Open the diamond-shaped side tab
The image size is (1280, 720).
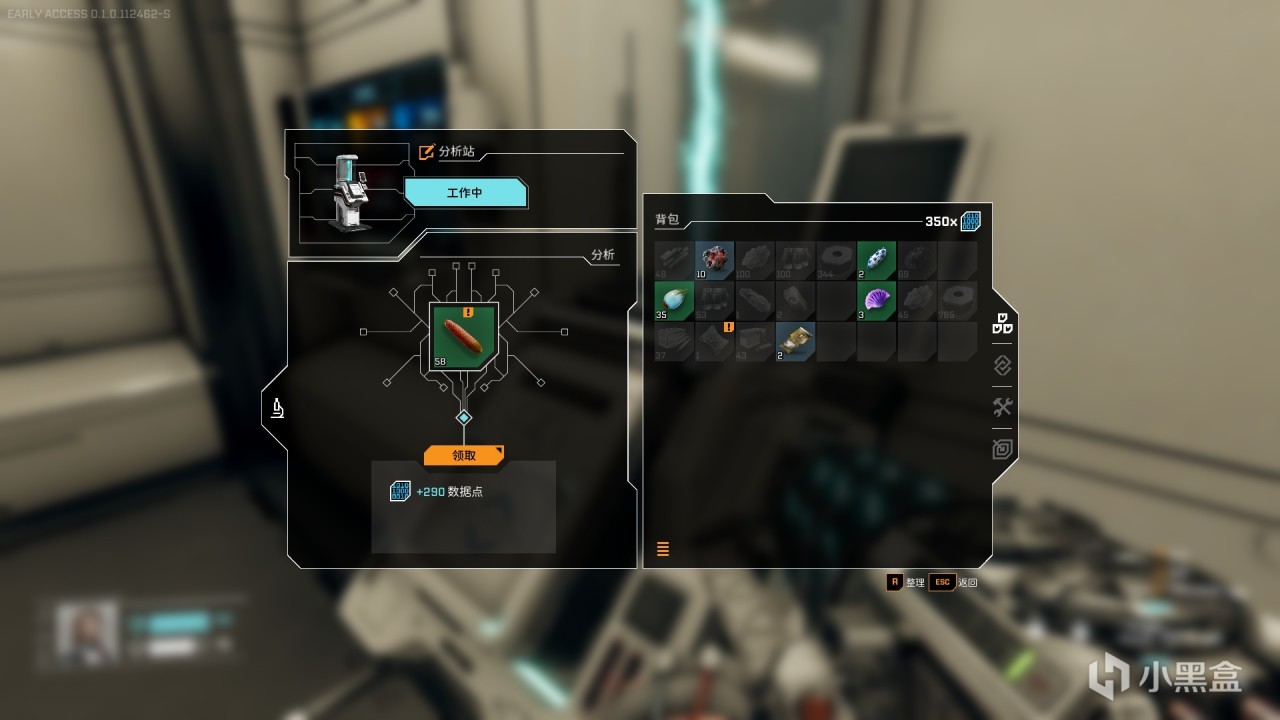[1002, 365]
